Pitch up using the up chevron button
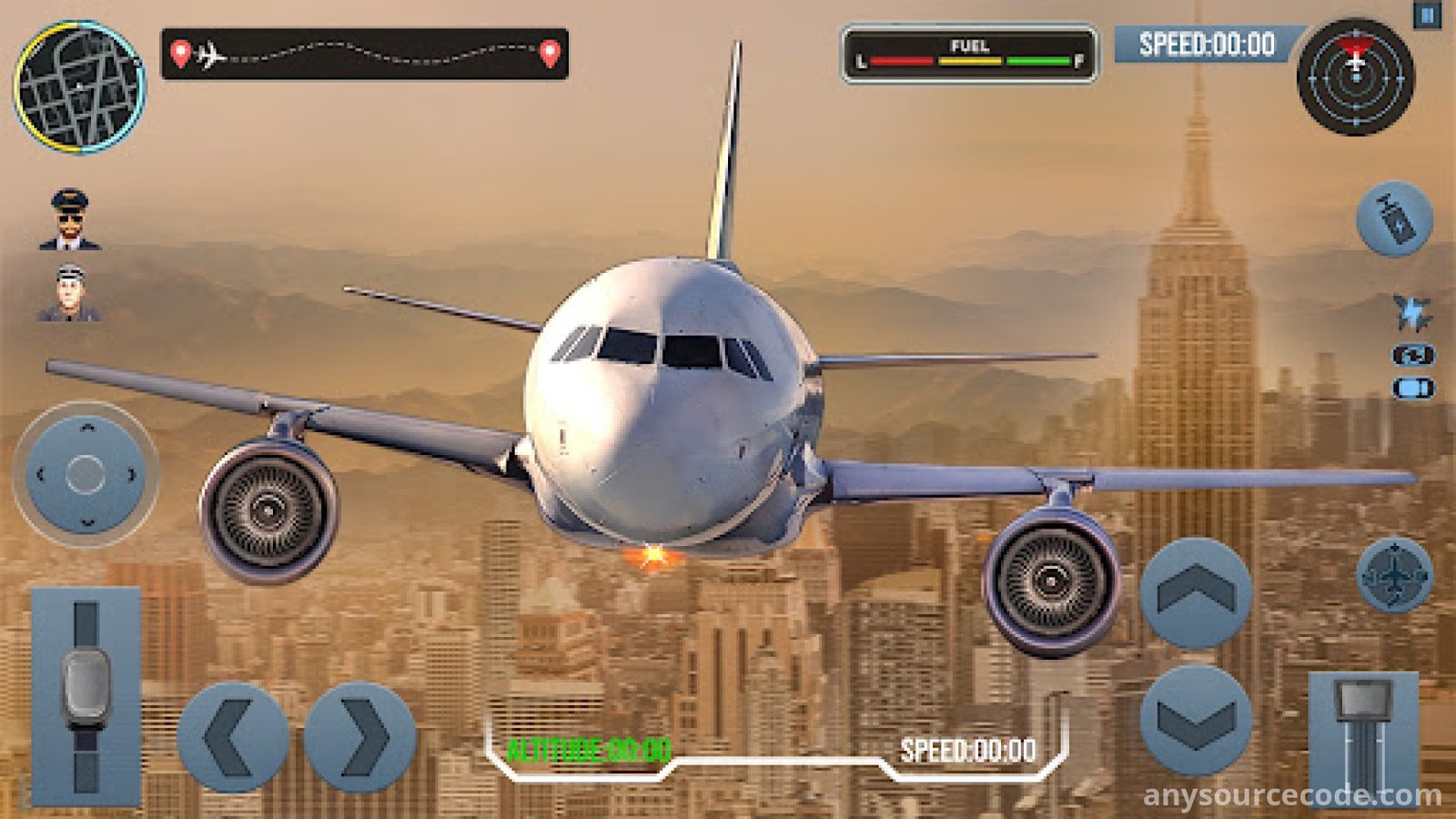 1196,593
